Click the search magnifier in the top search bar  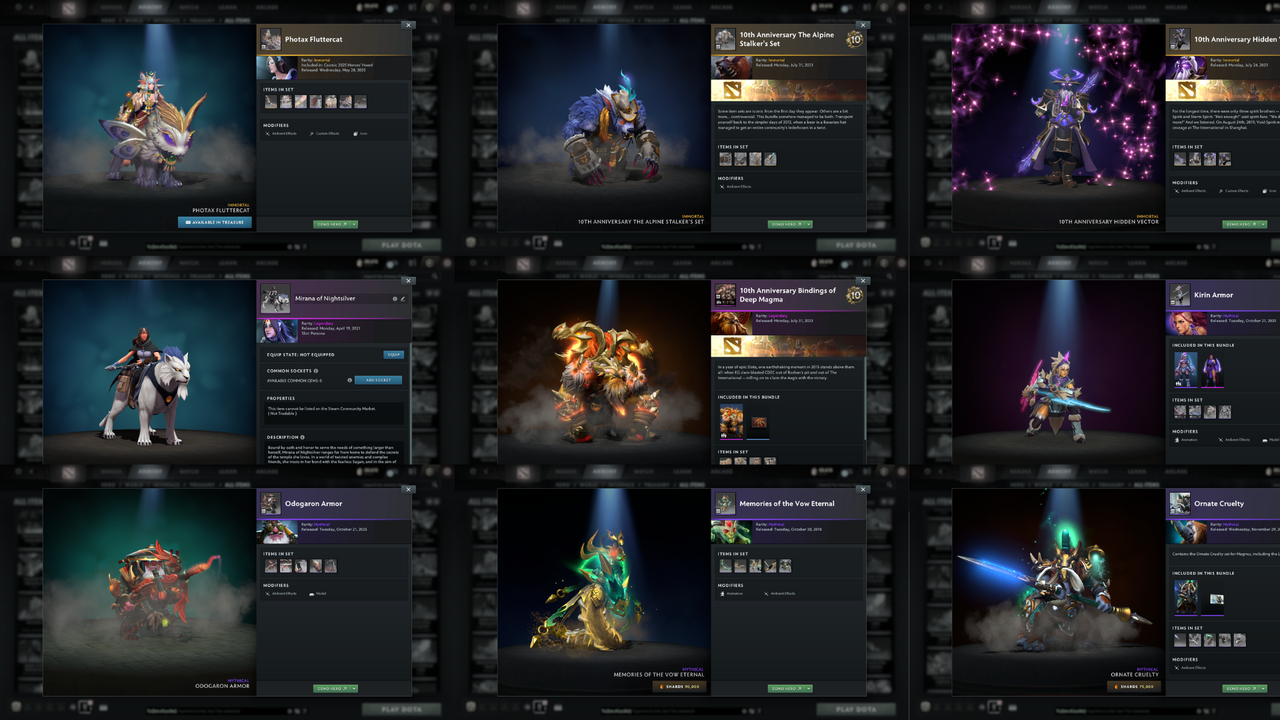pos(437,19)
